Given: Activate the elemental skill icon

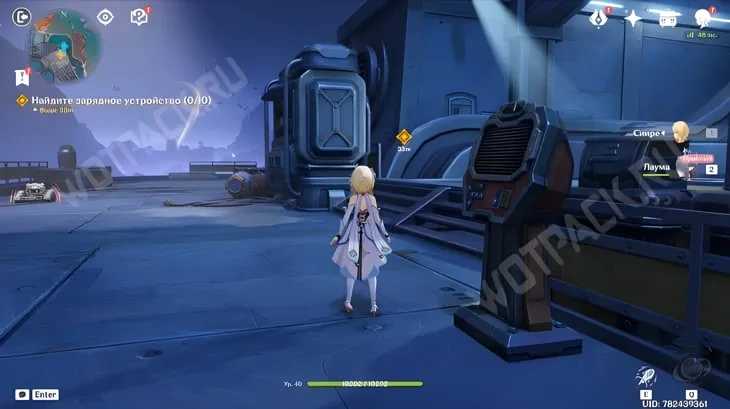Looking at the screenshot, I should tap(646, 378).
